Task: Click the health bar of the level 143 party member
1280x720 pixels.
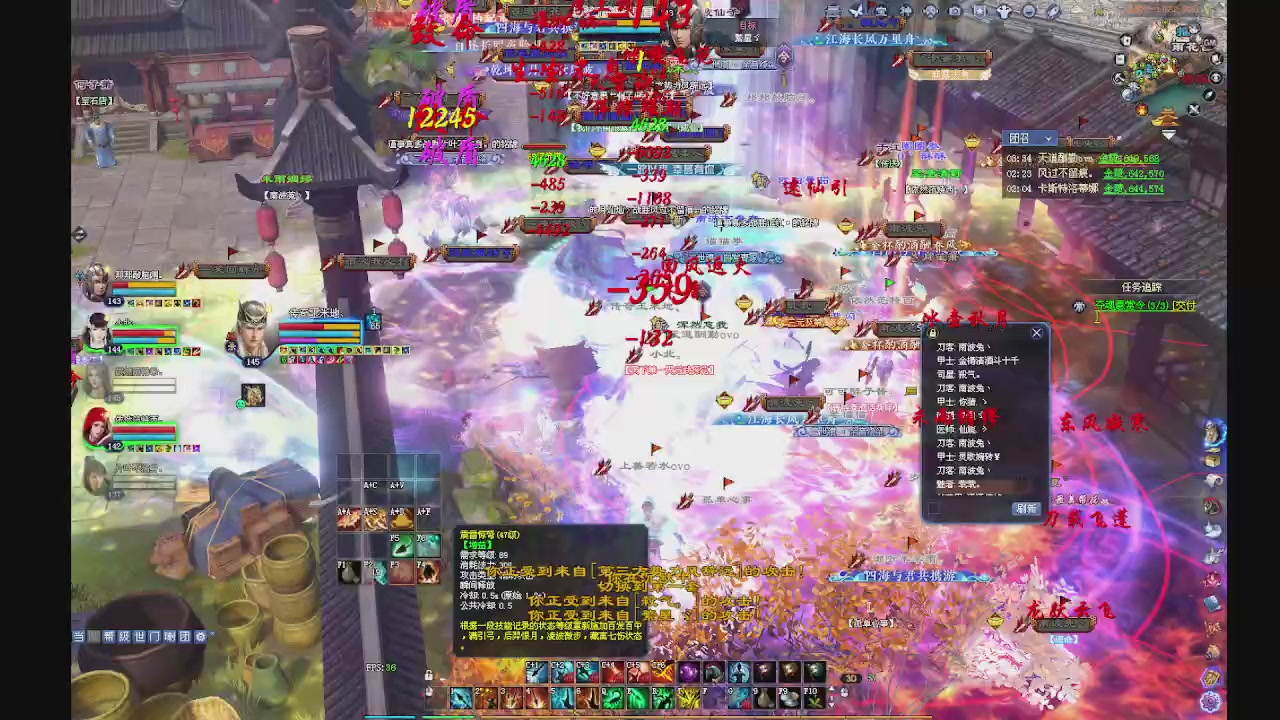Action: pyautogui.click(x=145, y=284)
